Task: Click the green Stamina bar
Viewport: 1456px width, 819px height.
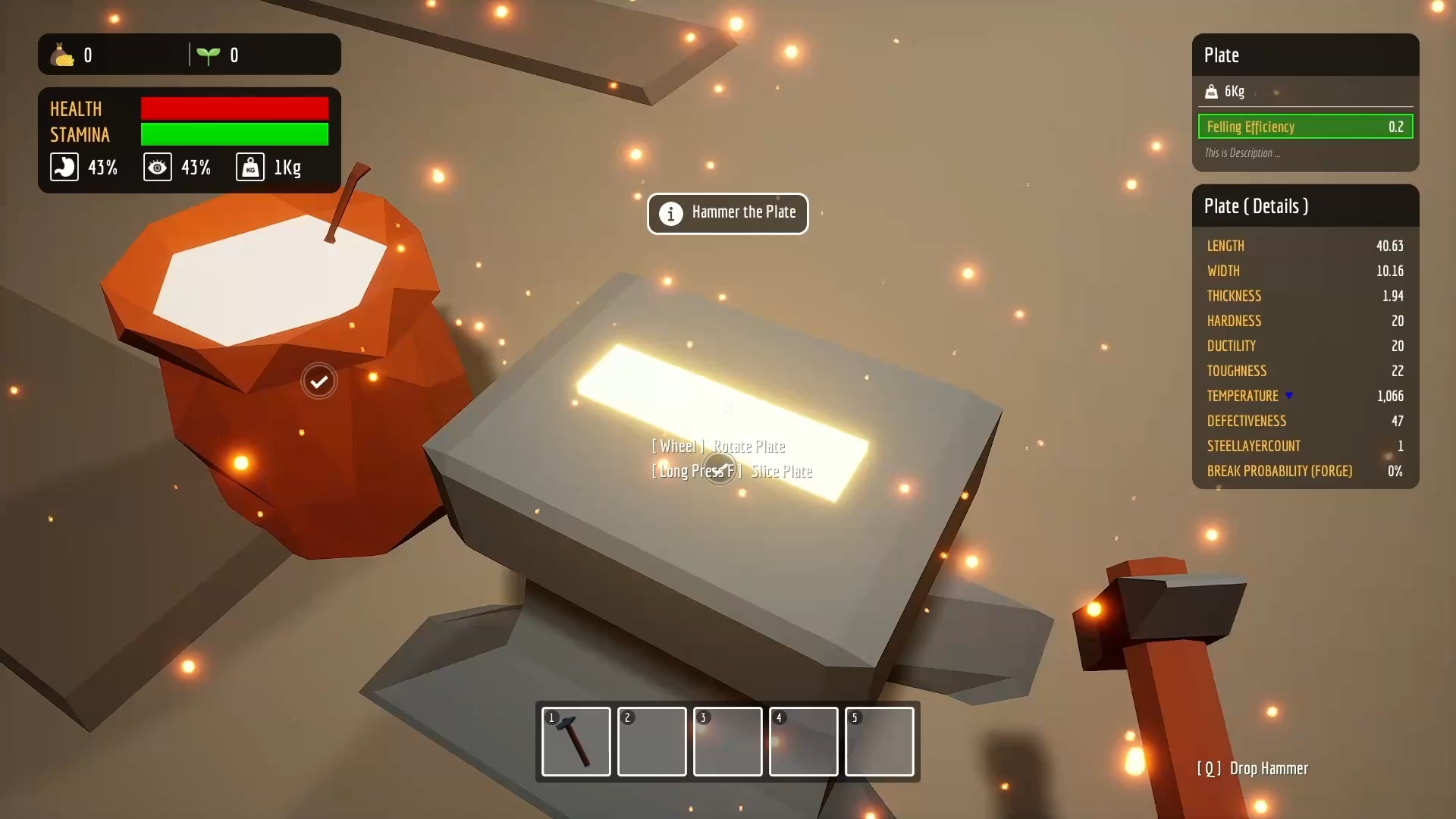Action: click(x=234, y=134)
